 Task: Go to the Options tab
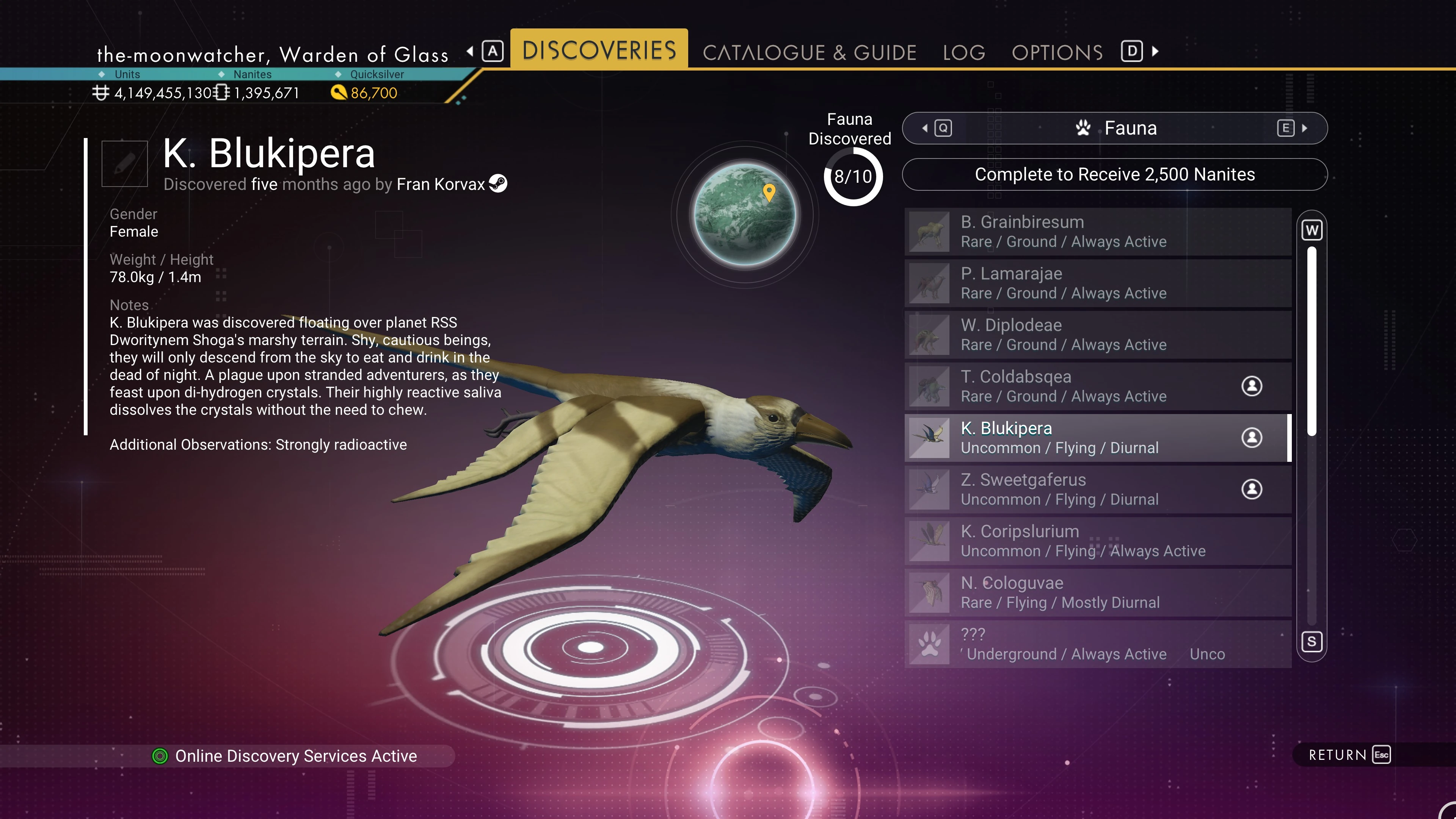click(1057, 53)
